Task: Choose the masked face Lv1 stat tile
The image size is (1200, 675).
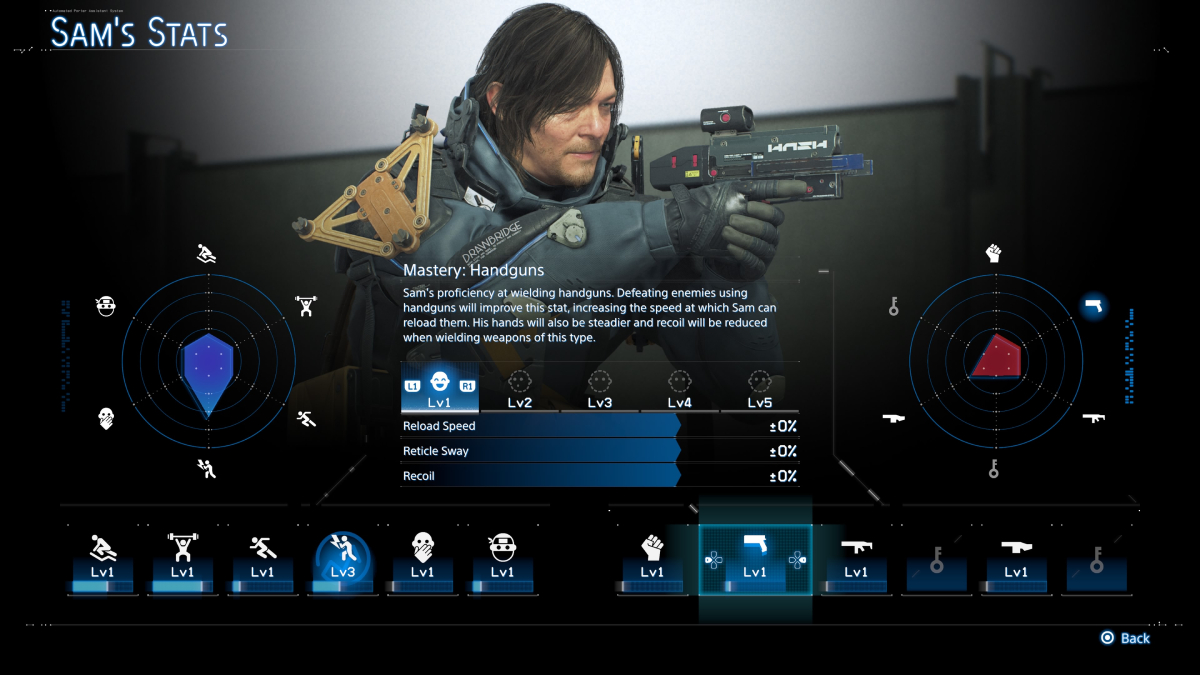Action: coord(502,560)
